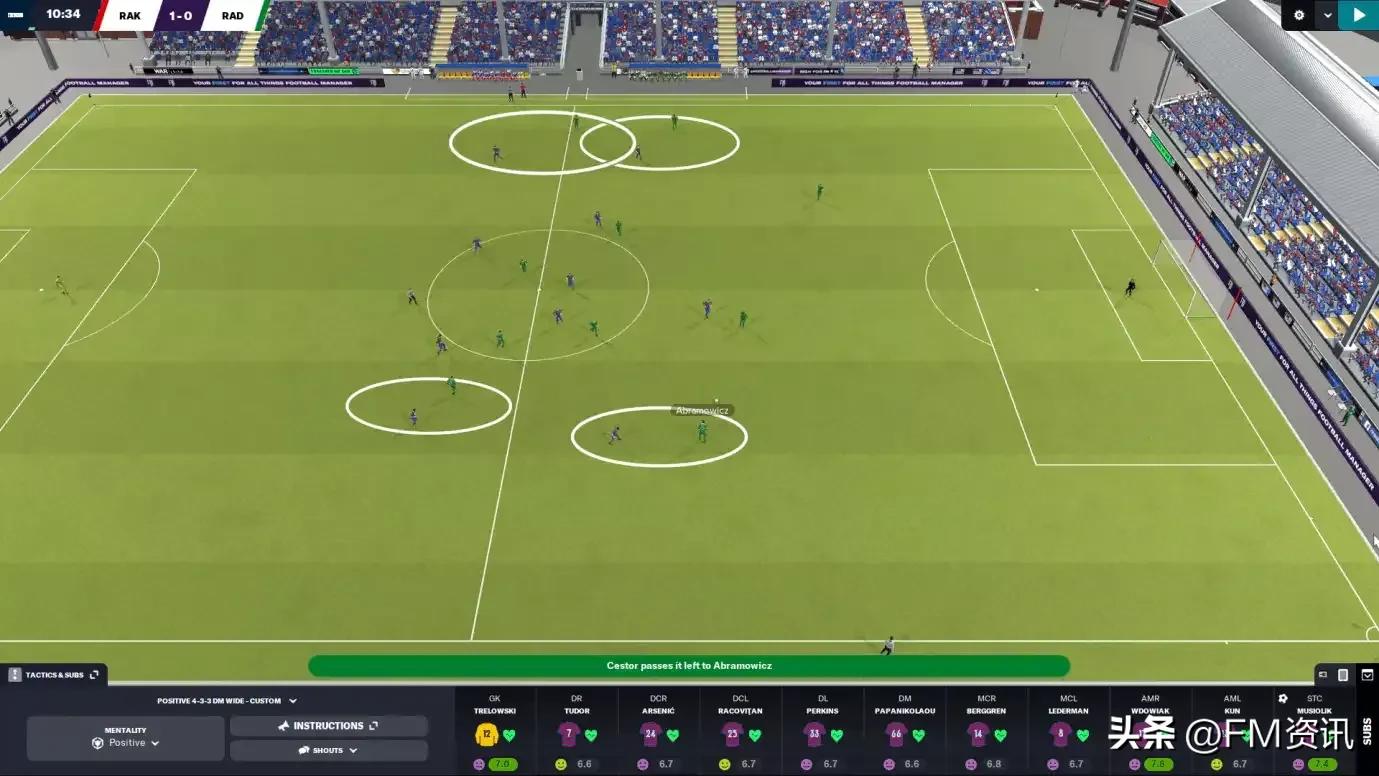Image resolution: width=1379 pixels, height=776 pixels.
Task: Change the Mentality setting
Action: point(125,738)
